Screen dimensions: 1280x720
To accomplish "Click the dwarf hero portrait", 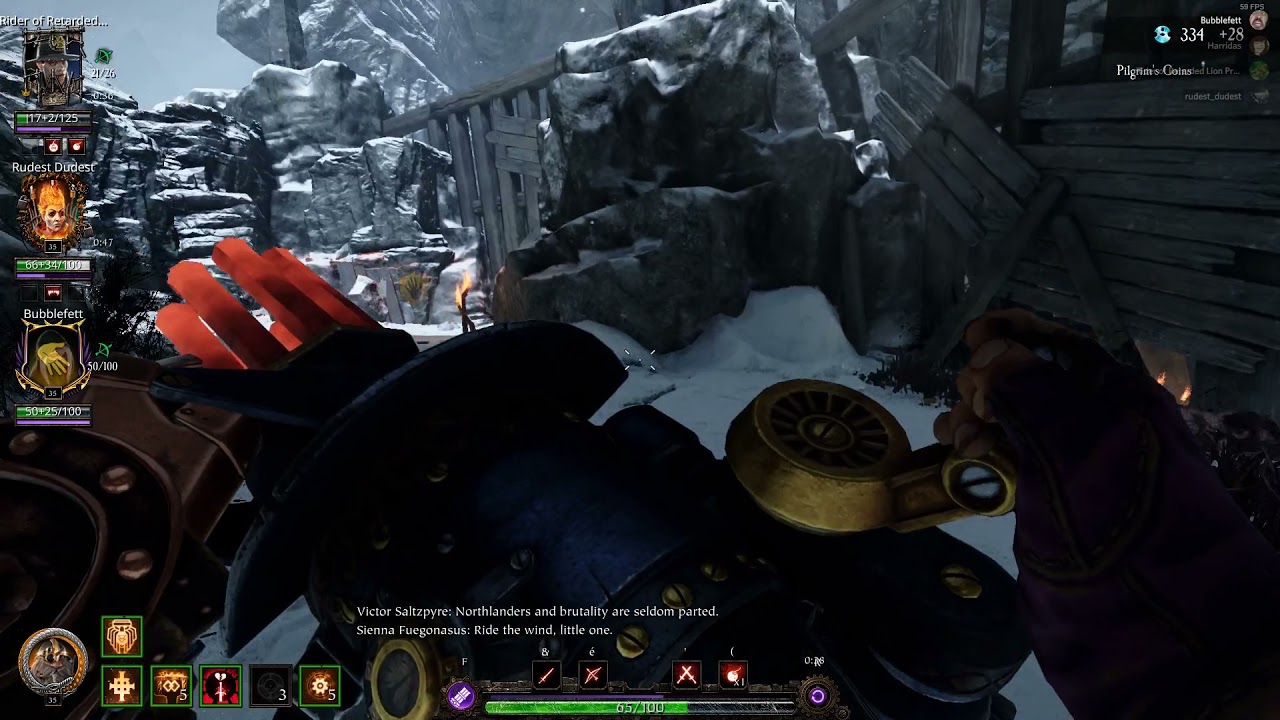I will [x=52, y=663].
